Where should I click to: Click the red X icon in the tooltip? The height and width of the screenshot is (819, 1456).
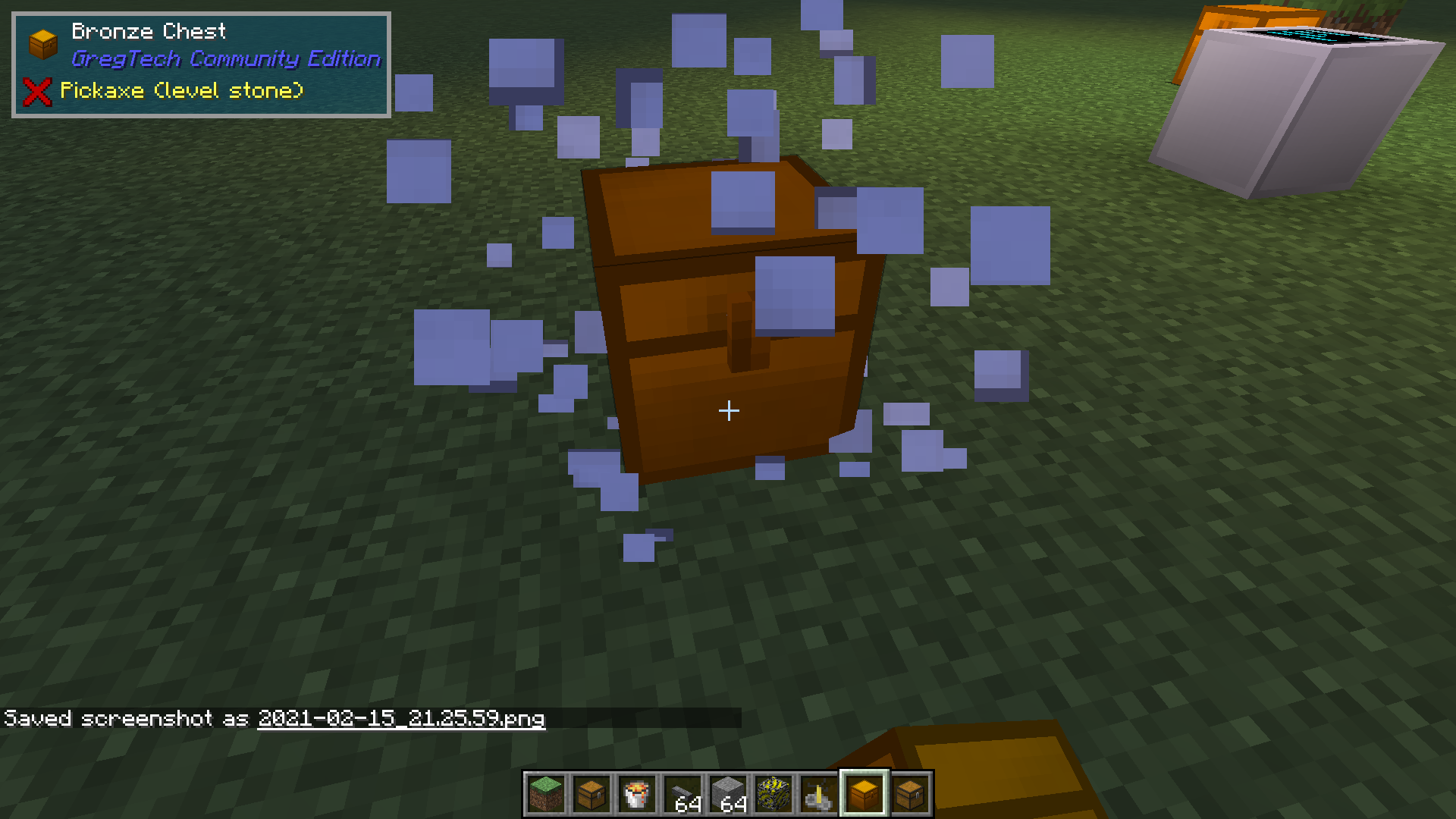[36, 91]
